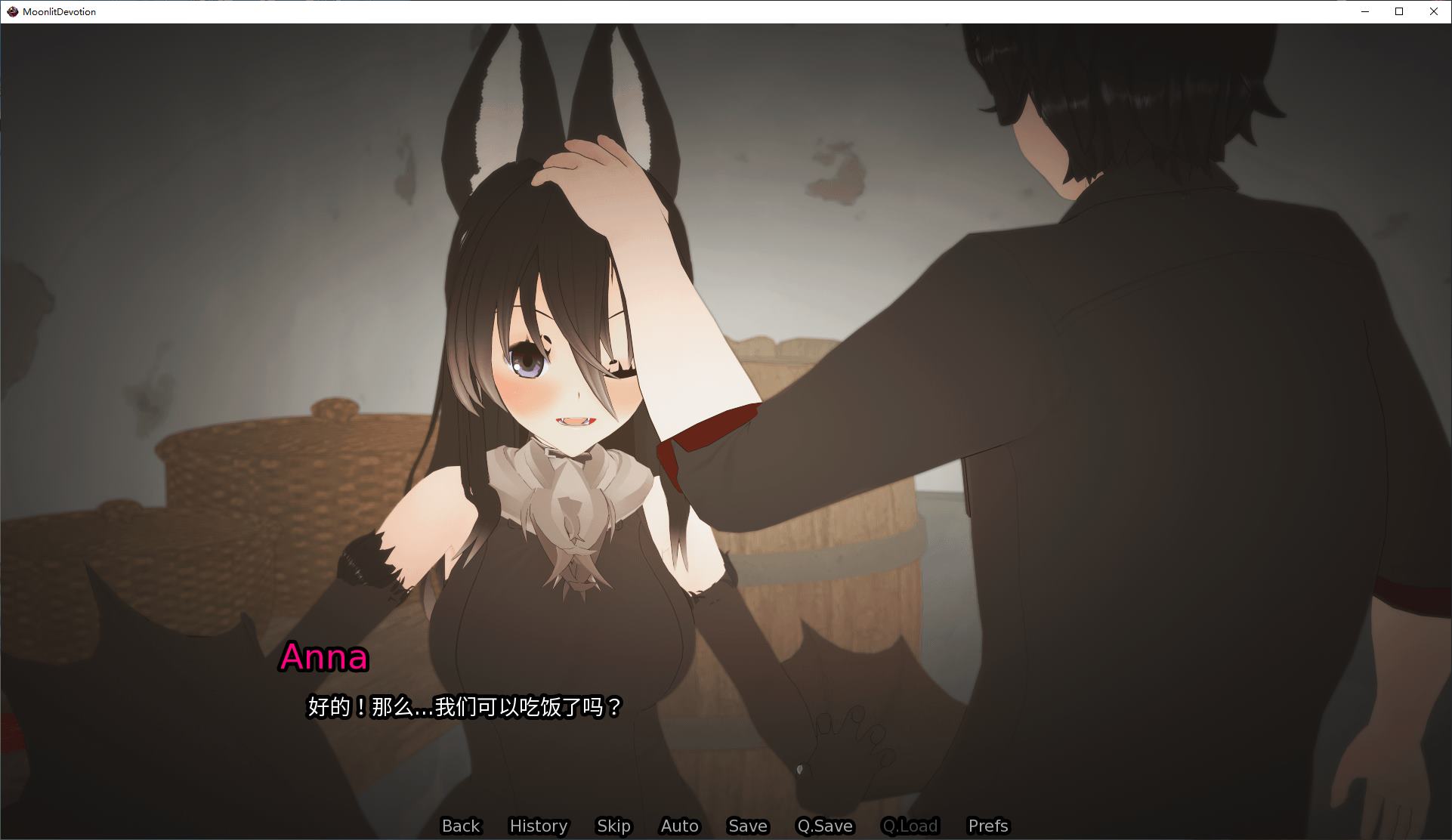Enable Skip mode to fast-forward dialogue
The width and height of the screenshot is (1452, 840).
pos(613,826)
